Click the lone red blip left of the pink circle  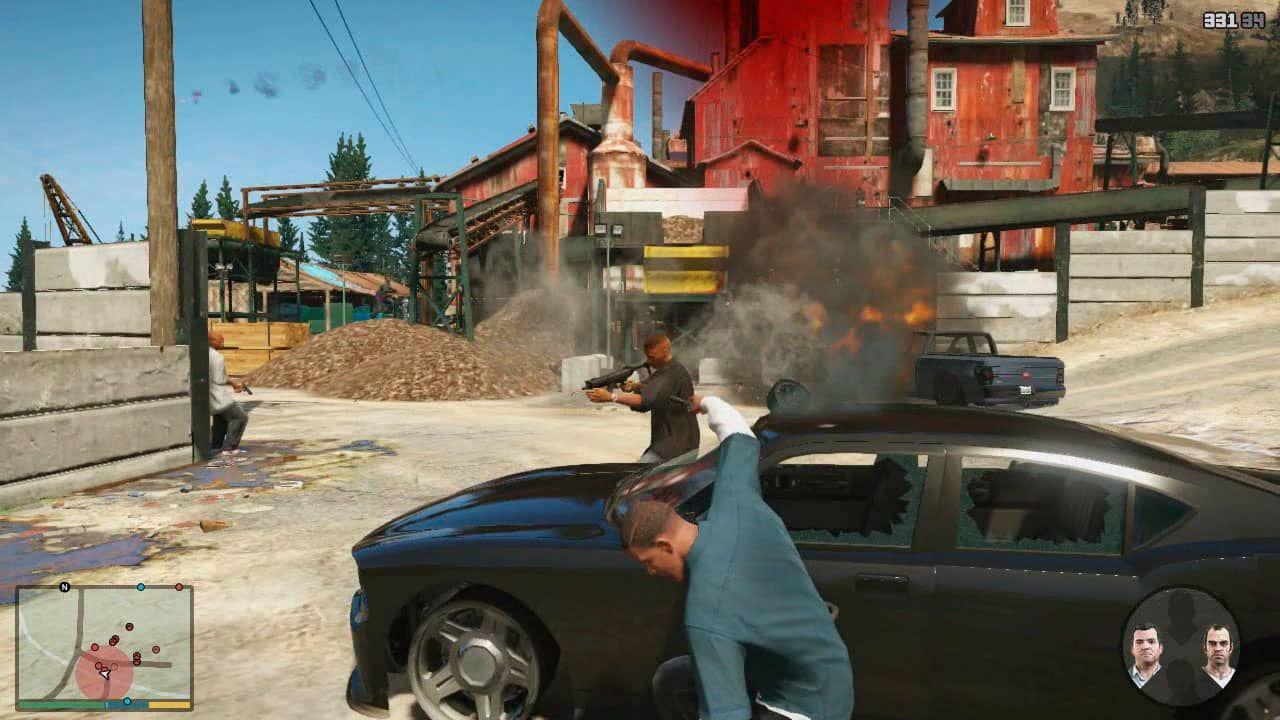pyautogui.click(x=94, y=647)
